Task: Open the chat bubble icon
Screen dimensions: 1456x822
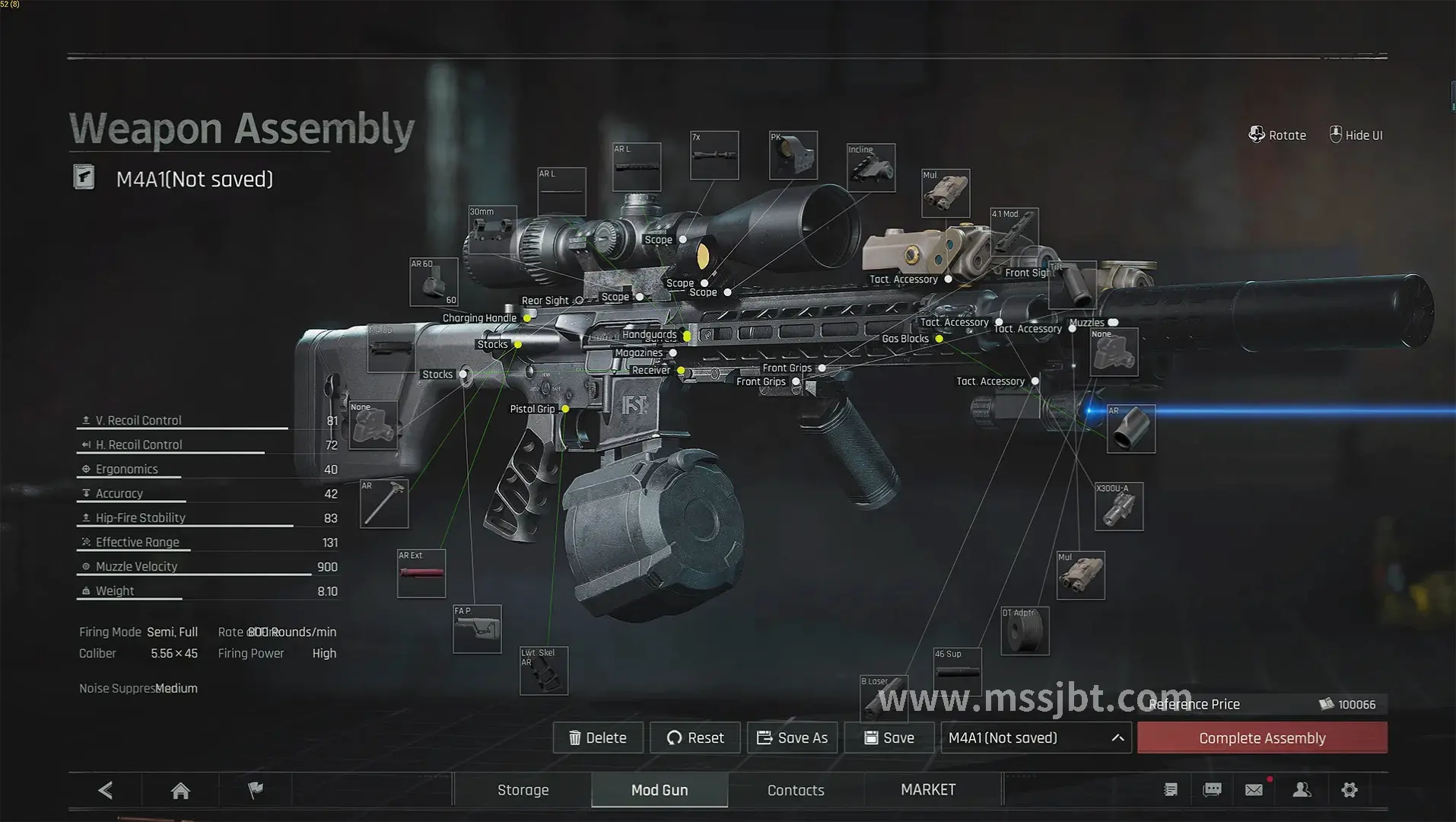Action: pos(1213,790)
